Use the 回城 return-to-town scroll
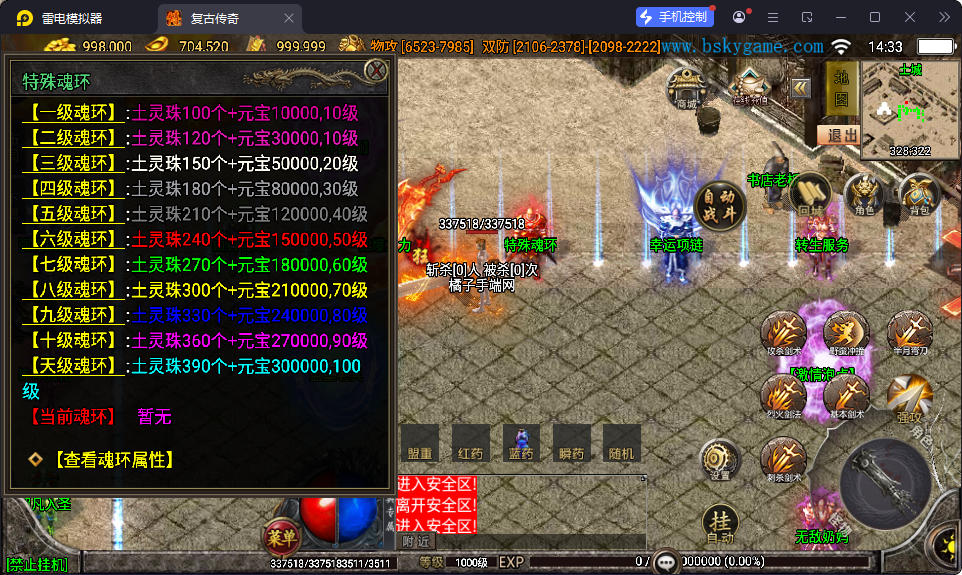 tap(810, 194)
